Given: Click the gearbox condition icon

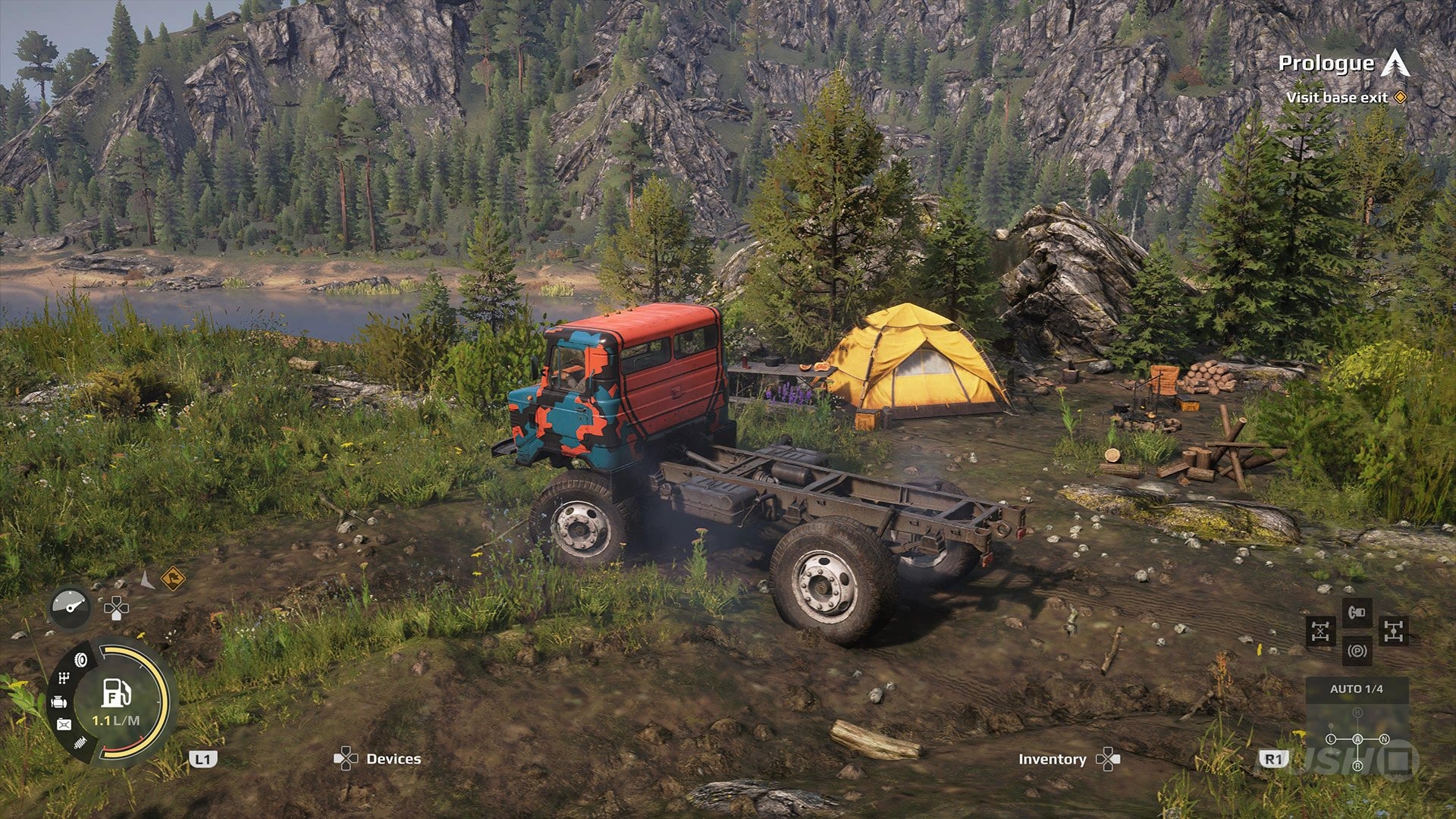Looking at the screenshot, I should click(x=64, y=677).
